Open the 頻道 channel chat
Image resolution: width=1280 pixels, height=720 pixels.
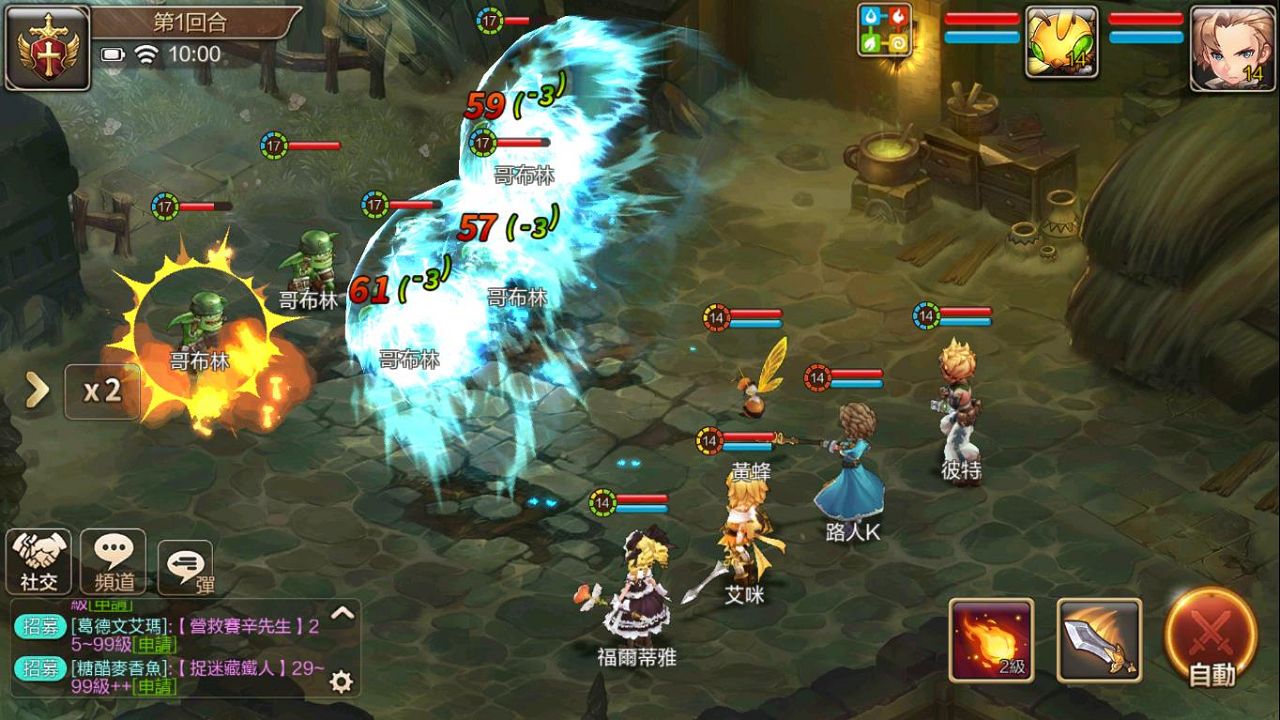coord(113,562)
